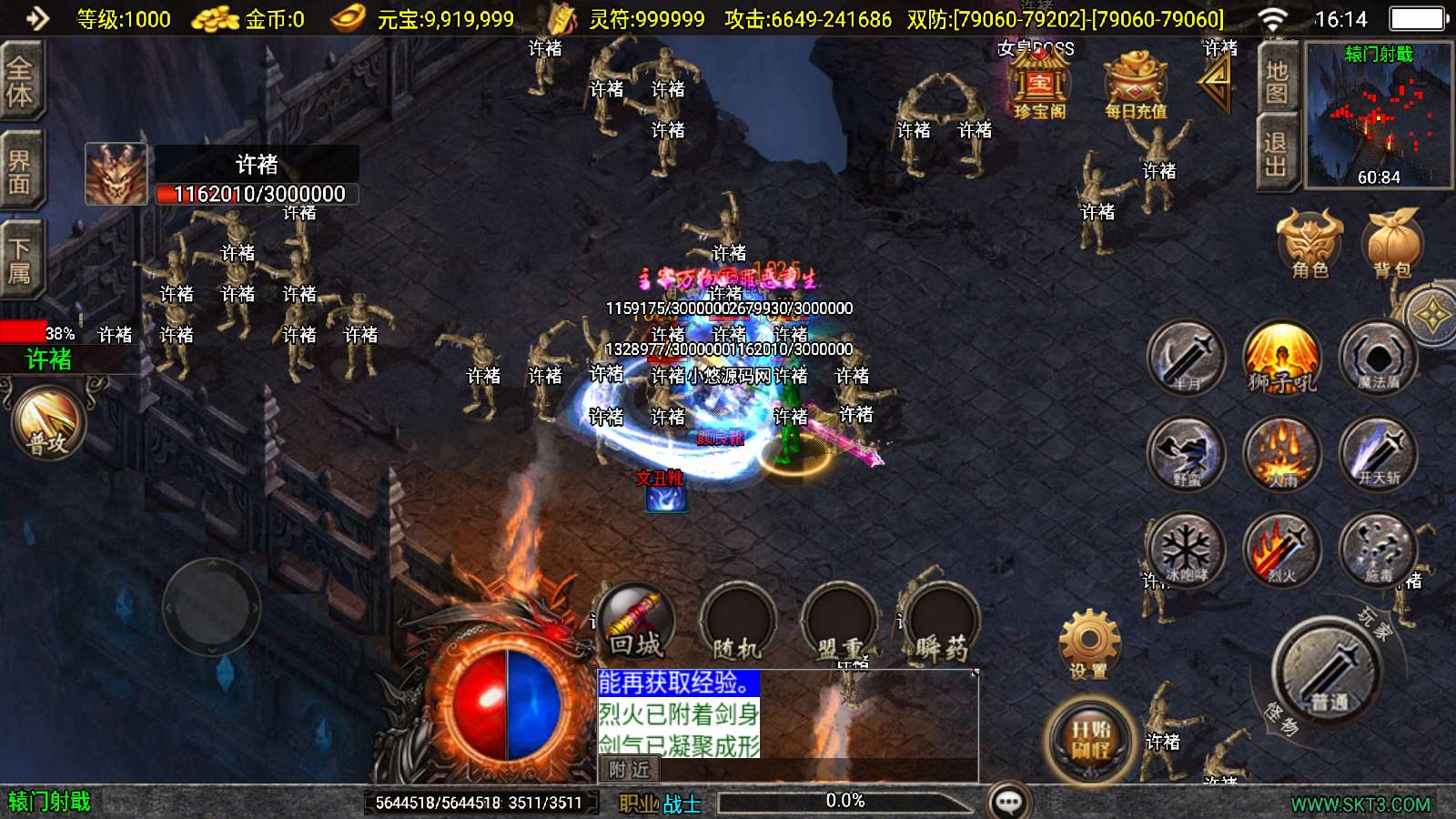Activate the 开天斩 skill
Screen dimensions: 1456x819
[x=1378, y=453]
